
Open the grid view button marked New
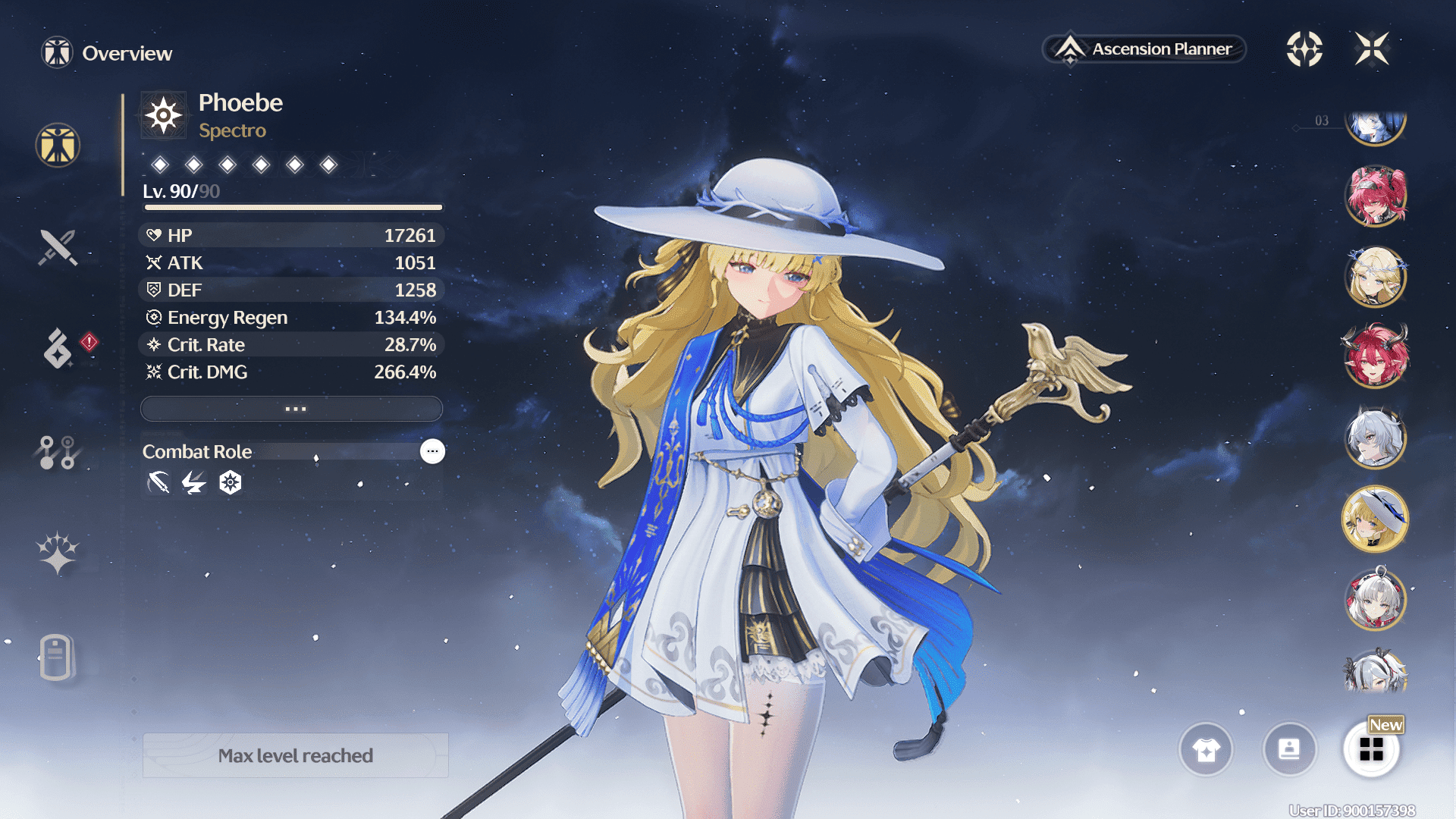pos(1371,750)
